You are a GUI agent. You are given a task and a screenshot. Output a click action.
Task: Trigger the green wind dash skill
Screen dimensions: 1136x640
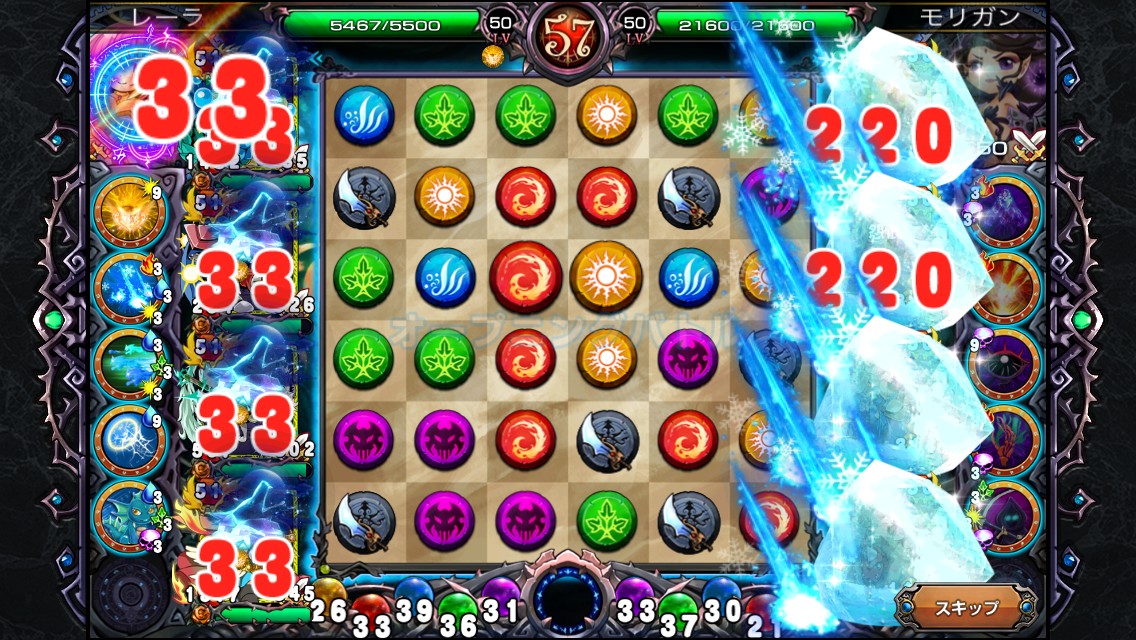coord(130,364)
